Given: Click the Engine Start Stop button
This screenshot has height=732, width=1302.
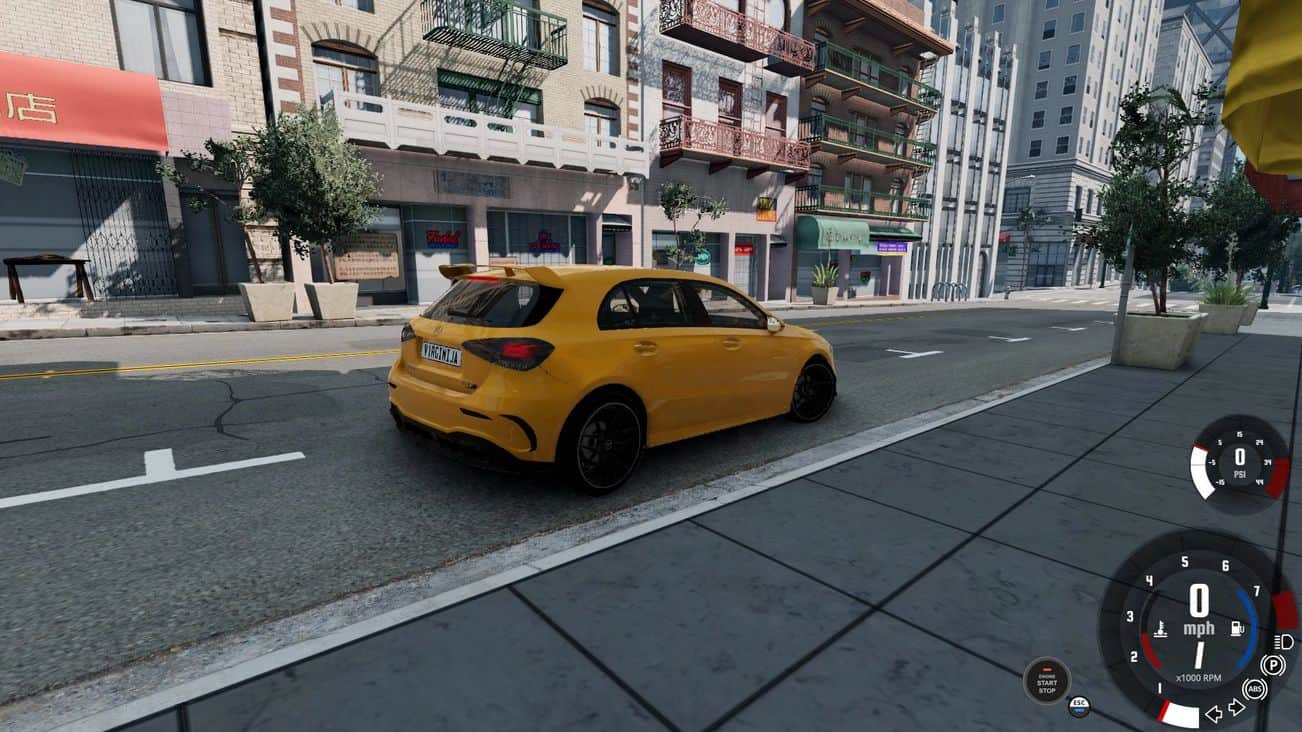Looking at the screenshot, I should click(x=1046, y=681).
